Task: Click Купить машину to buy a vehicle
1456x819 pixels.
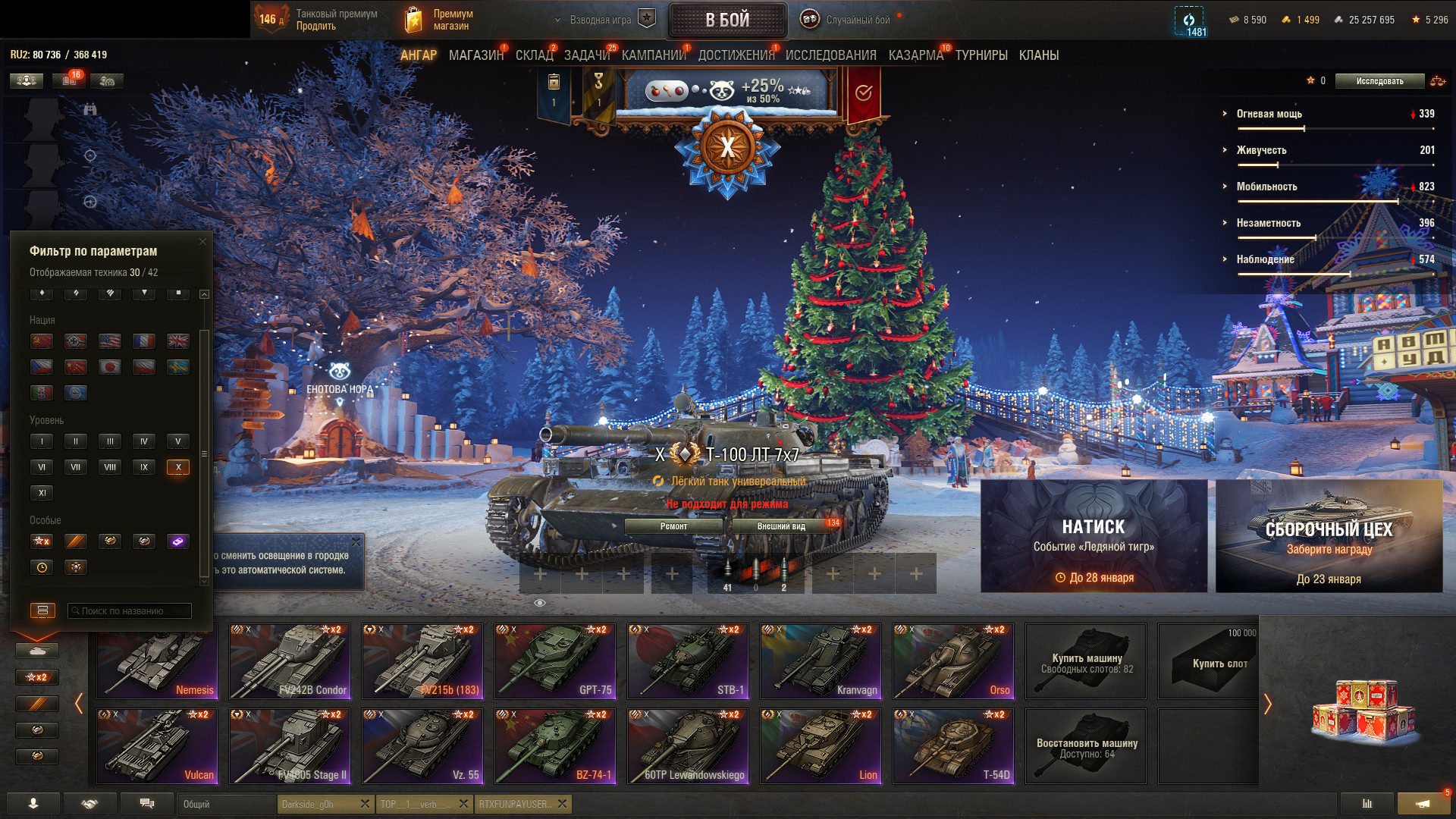Action: (x=1086, y=661)
